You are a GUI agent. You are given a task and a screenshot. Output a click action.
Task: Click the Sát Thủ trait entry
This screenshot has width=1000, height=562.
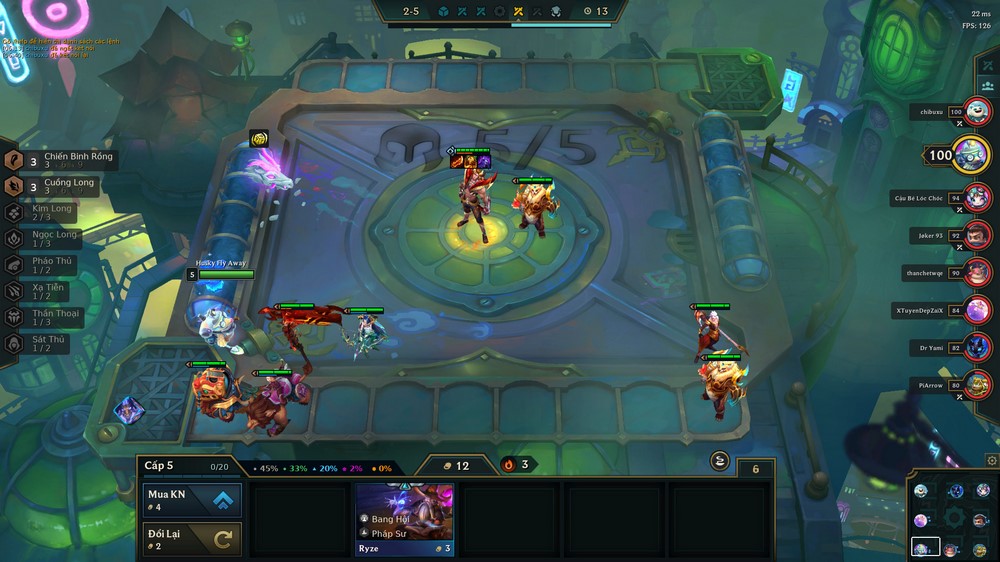(x=50, y=342)
